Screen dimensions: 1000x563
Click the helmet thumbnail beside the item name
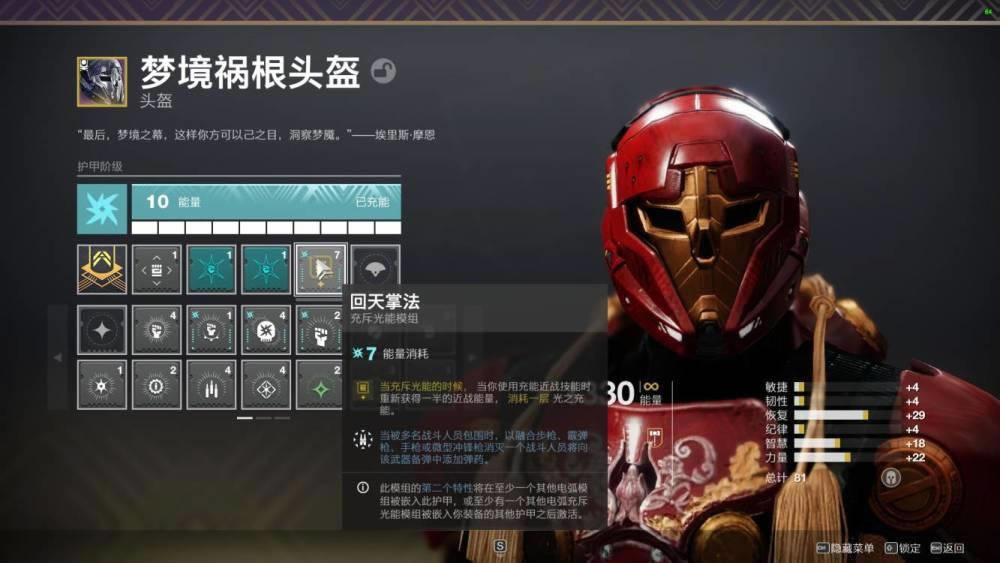[102, 81]
